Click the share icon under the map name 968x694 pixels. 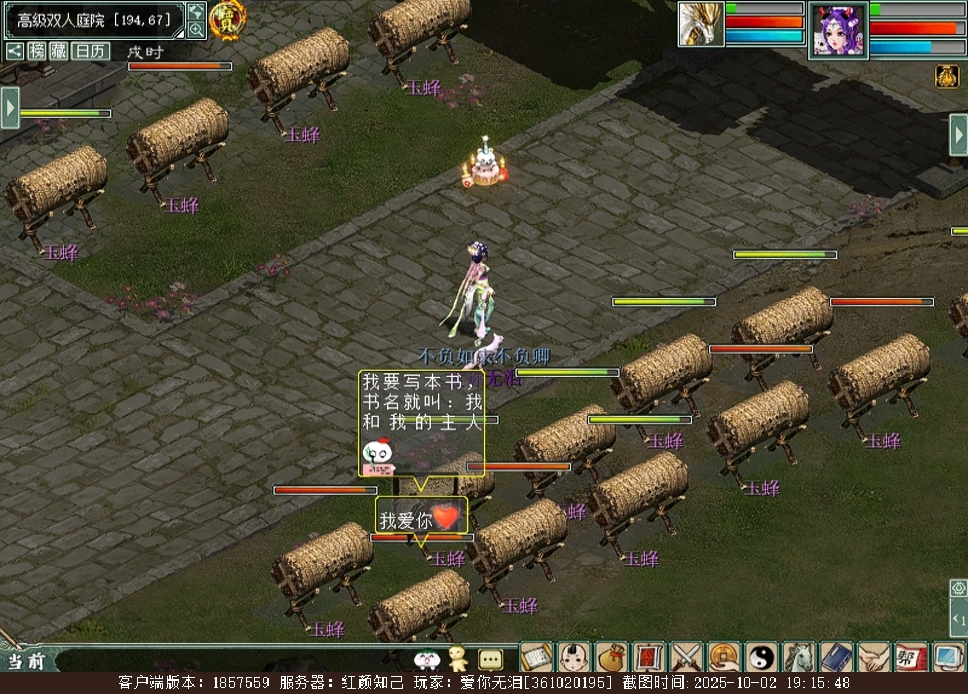coord(14,51)
